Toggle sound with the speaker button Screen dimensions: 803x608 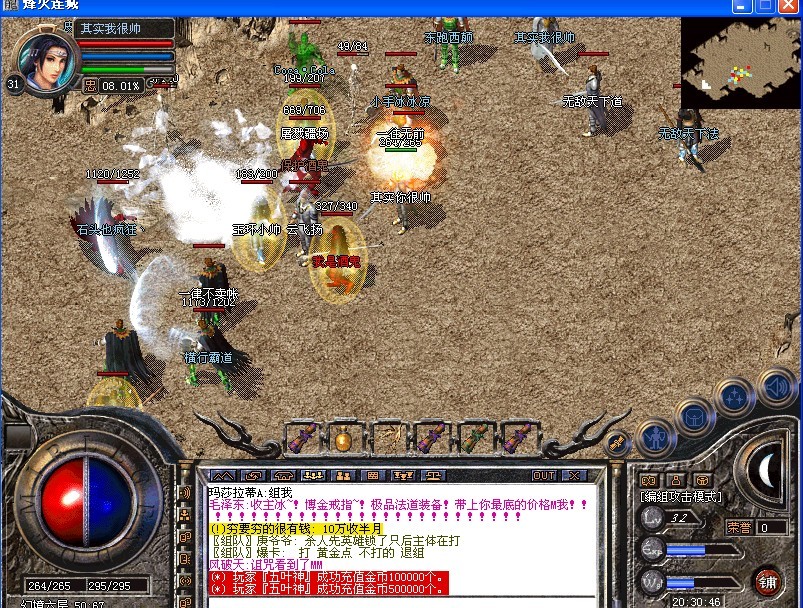click(x=775, y=385)
